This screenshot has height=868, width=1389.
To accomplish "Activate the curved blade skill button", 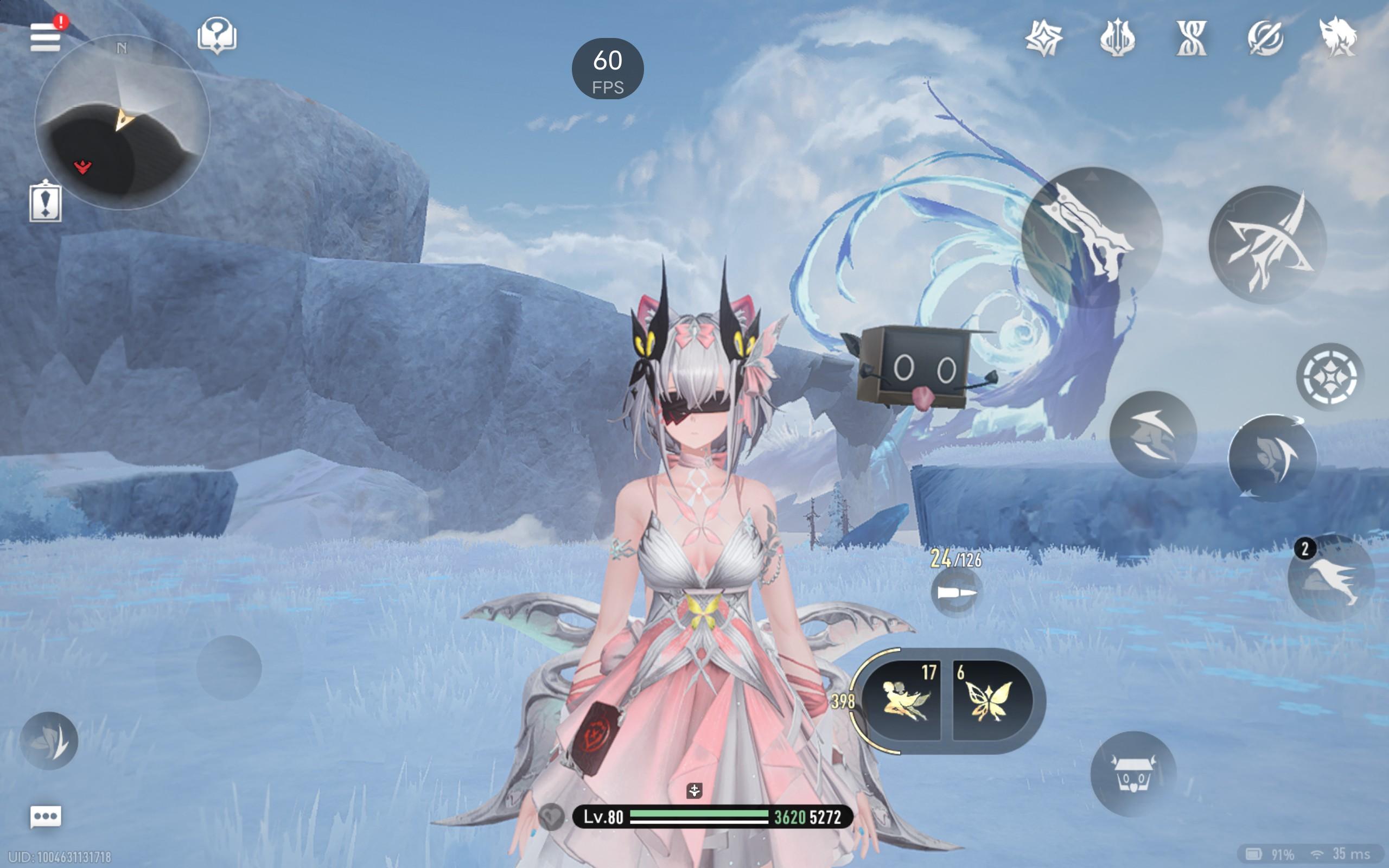I will (x=1272, y=458).
